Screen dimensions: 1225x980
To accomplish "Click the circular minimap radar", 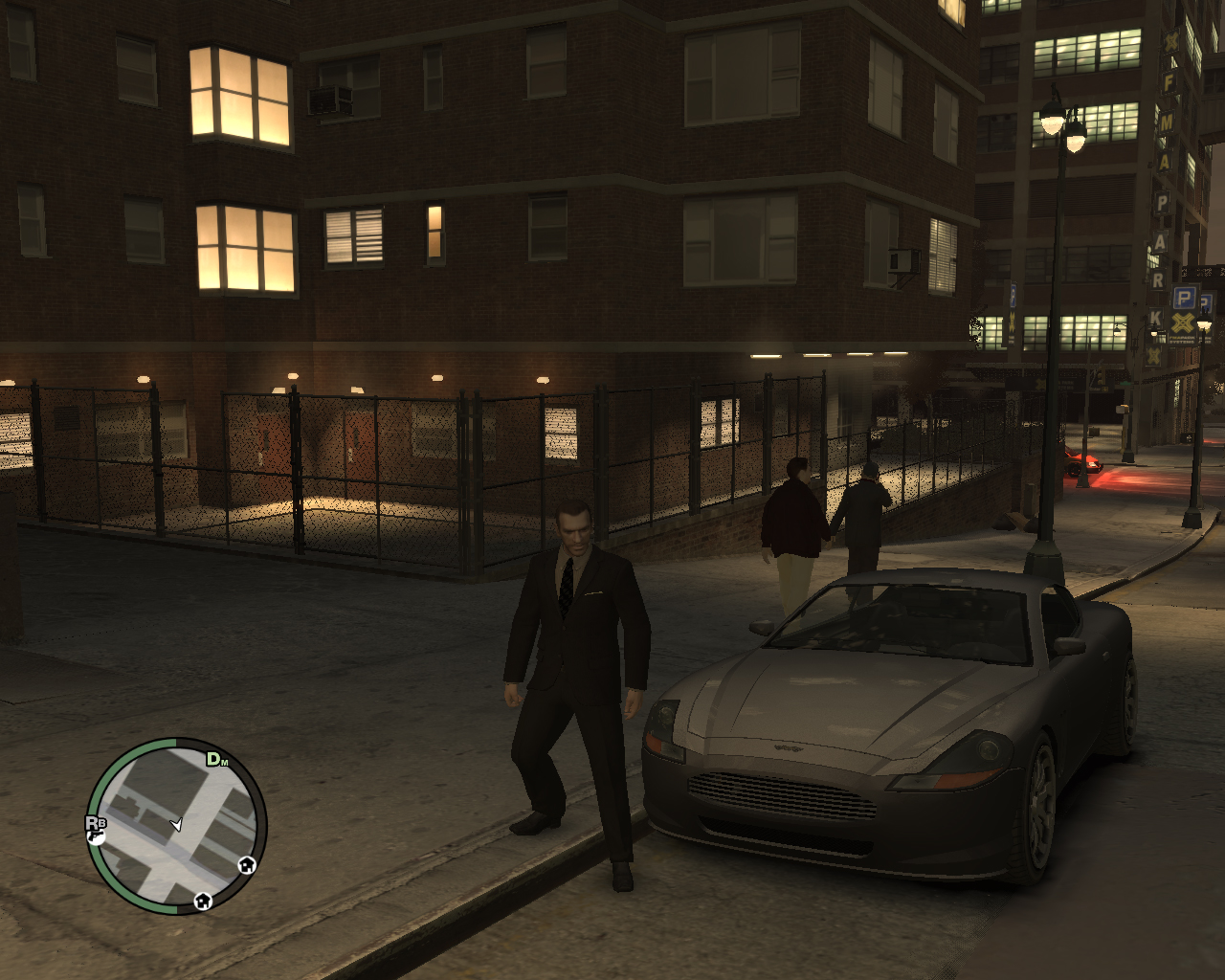I will [176, 826].
